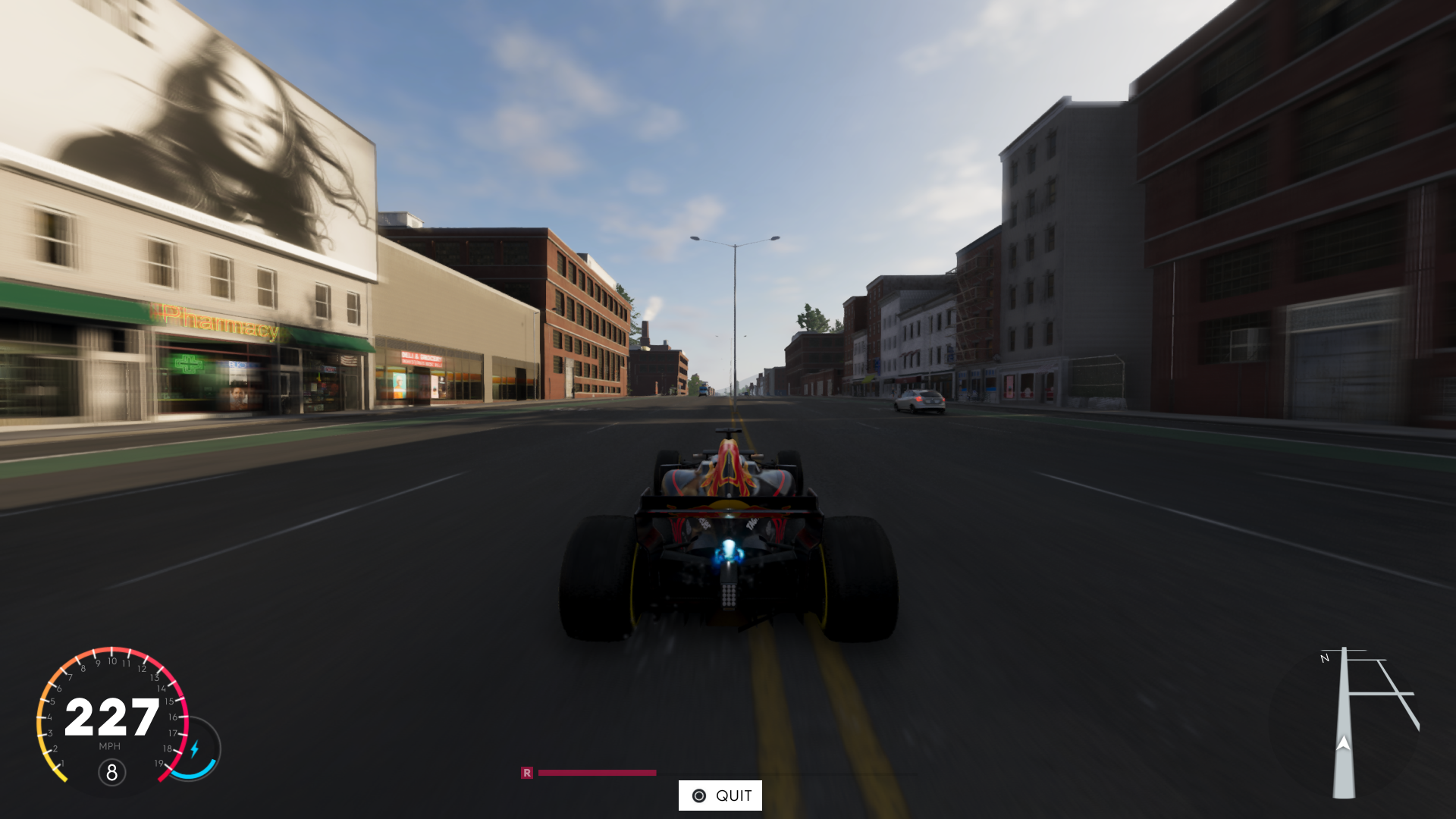Viewport: 1456px width, 819px height.
Task: Select the QUIT record-circle icon
Action: [x=699, y=795]
